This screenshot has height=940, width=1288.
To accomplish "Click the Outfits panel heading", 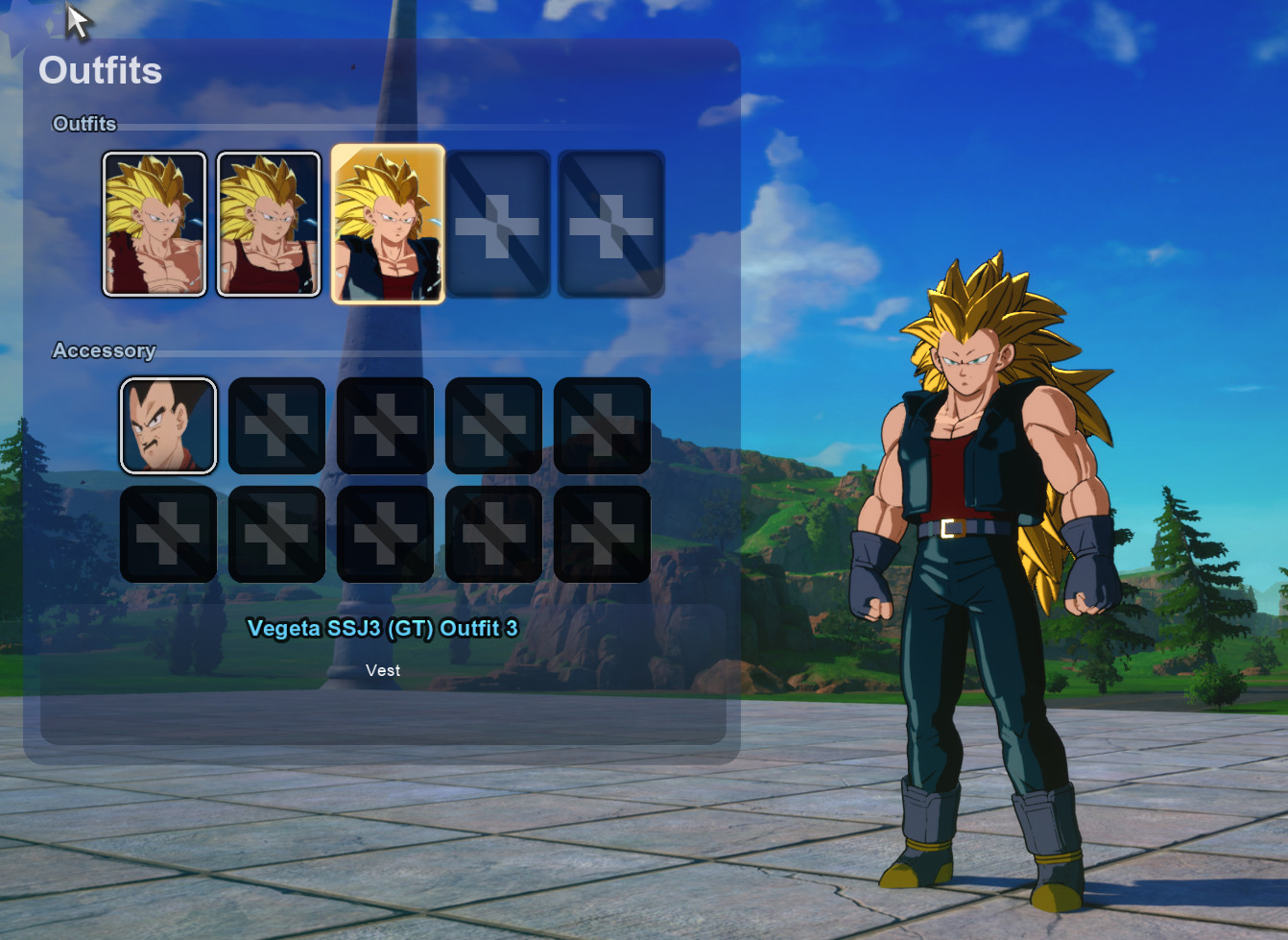I will (x=101, y=70).
